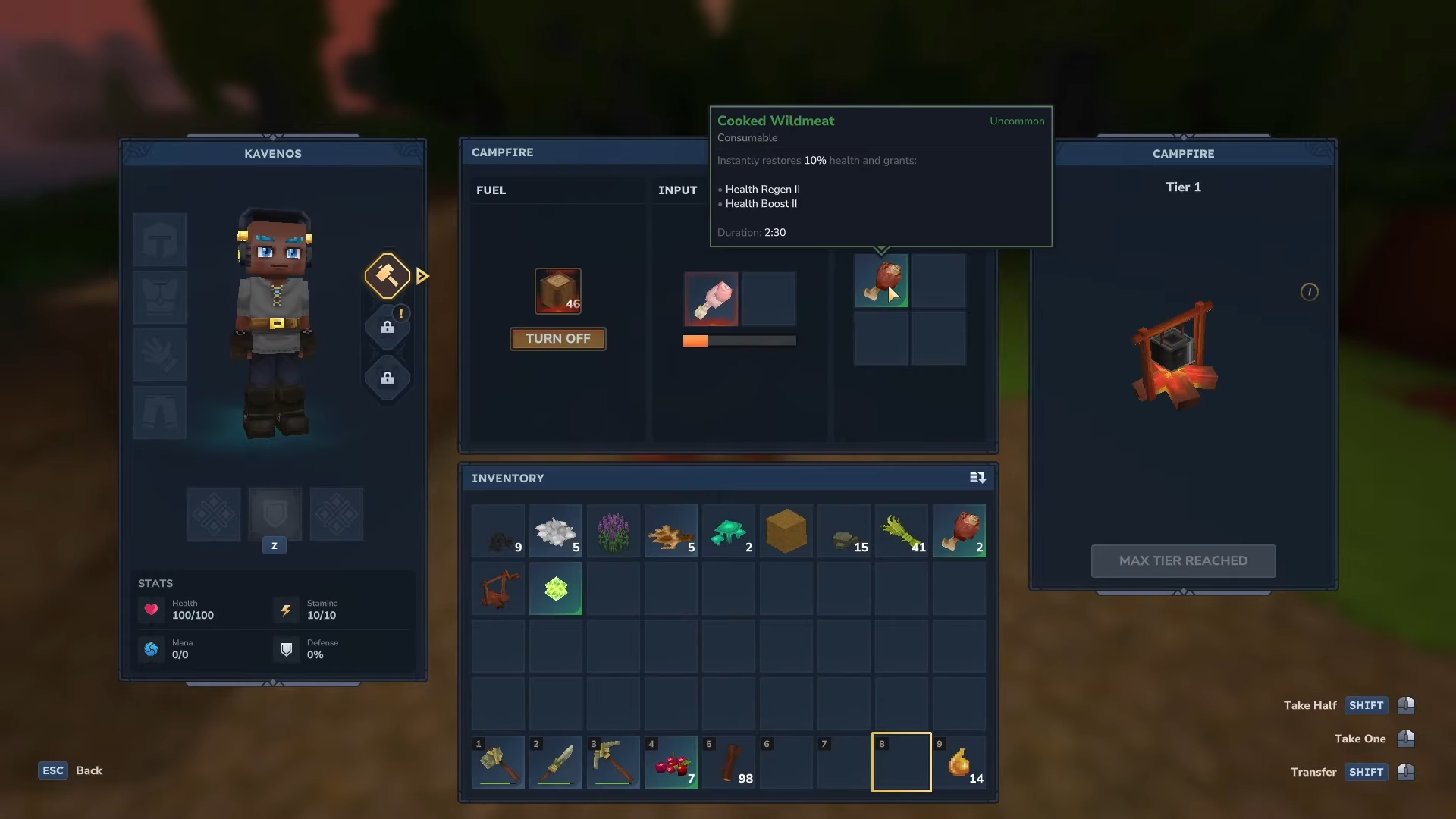Toggle the campfire off with TURN OFF
Screen dimensions: 1456x819
[x=557, y=338]
